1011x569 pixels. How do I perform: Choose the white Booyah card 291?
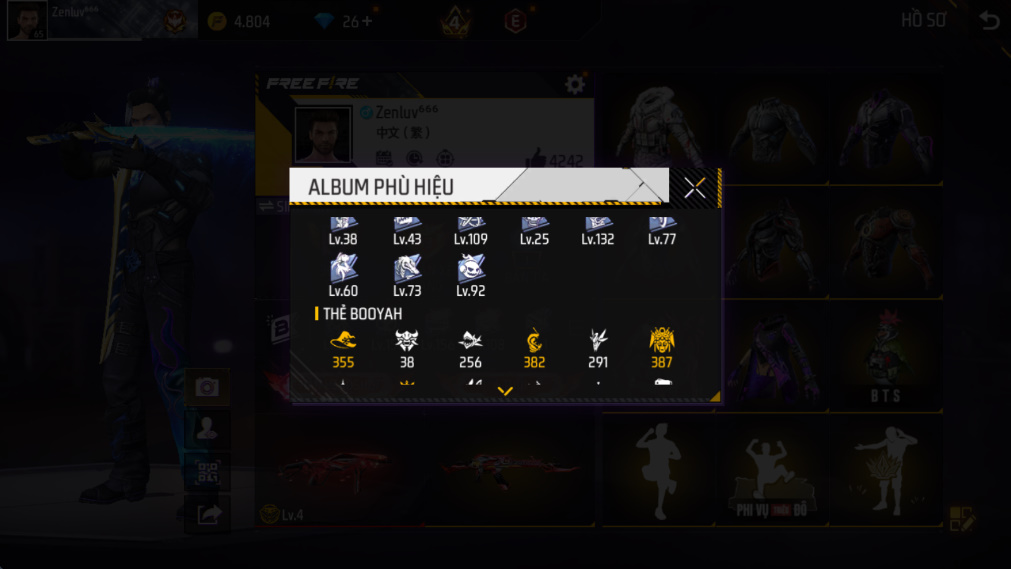(x=598, y=340)
